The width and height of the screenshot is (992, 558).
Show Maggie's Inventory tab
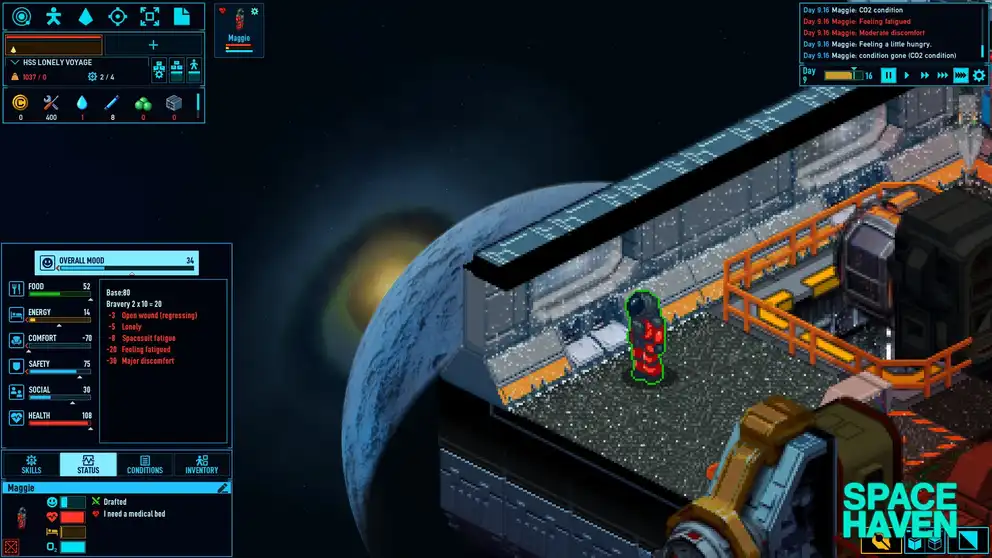point(201,465)
